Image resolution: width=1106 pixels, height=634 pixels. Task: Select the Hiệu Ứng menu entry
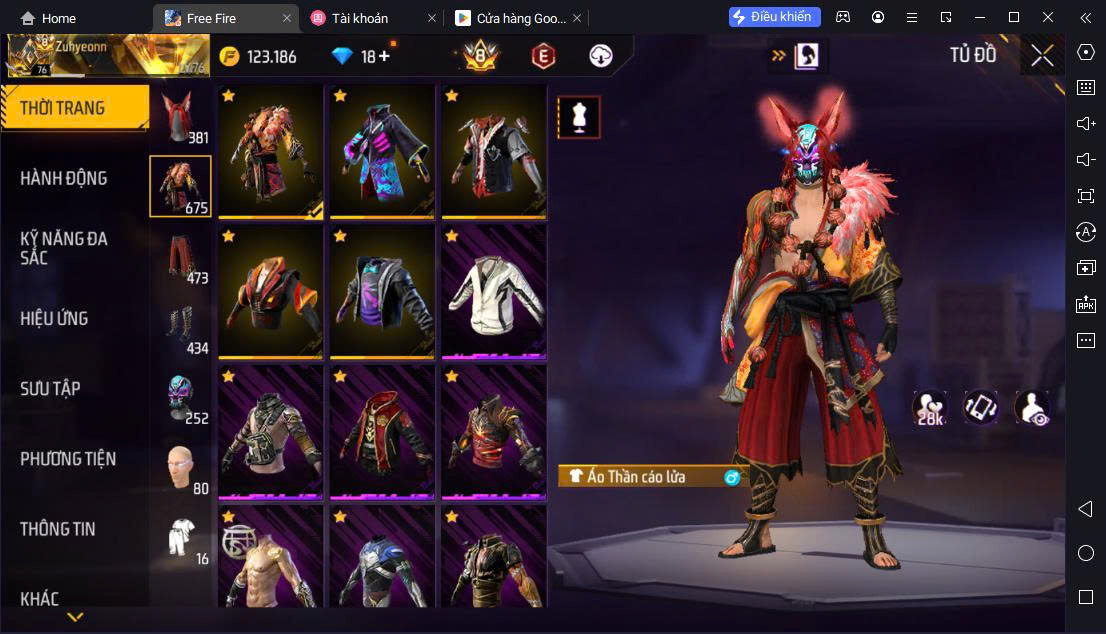[x=55, y=318]
